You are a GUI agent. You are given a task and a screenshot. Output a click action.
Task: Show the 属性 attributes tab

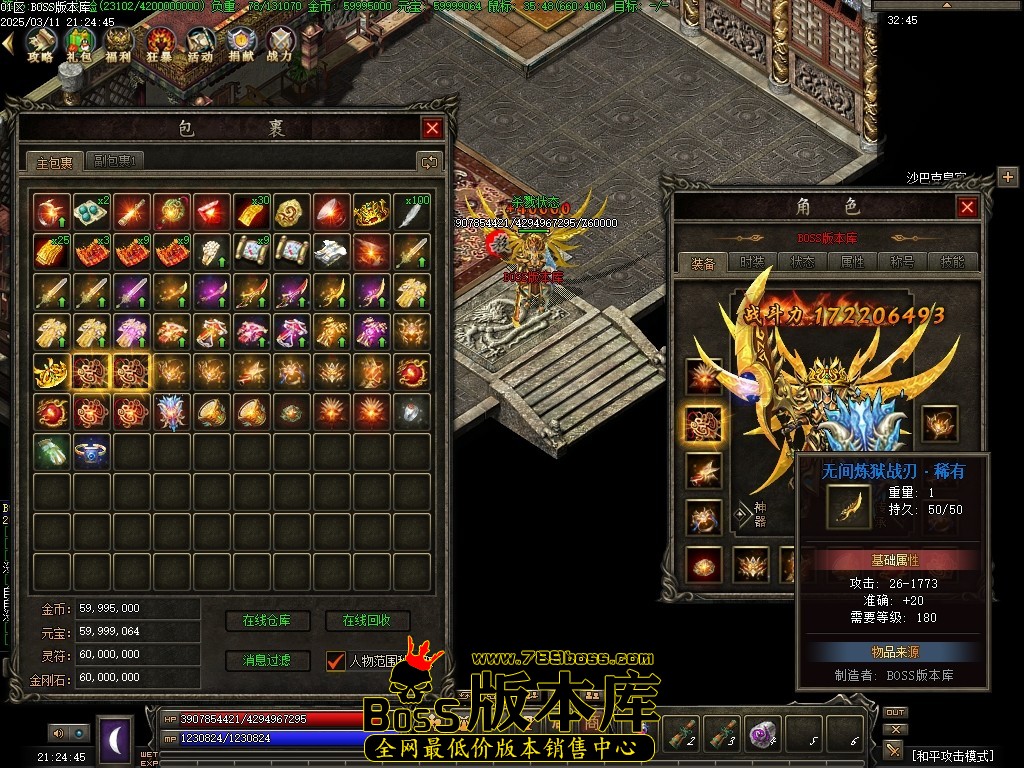tap(852, 262)
